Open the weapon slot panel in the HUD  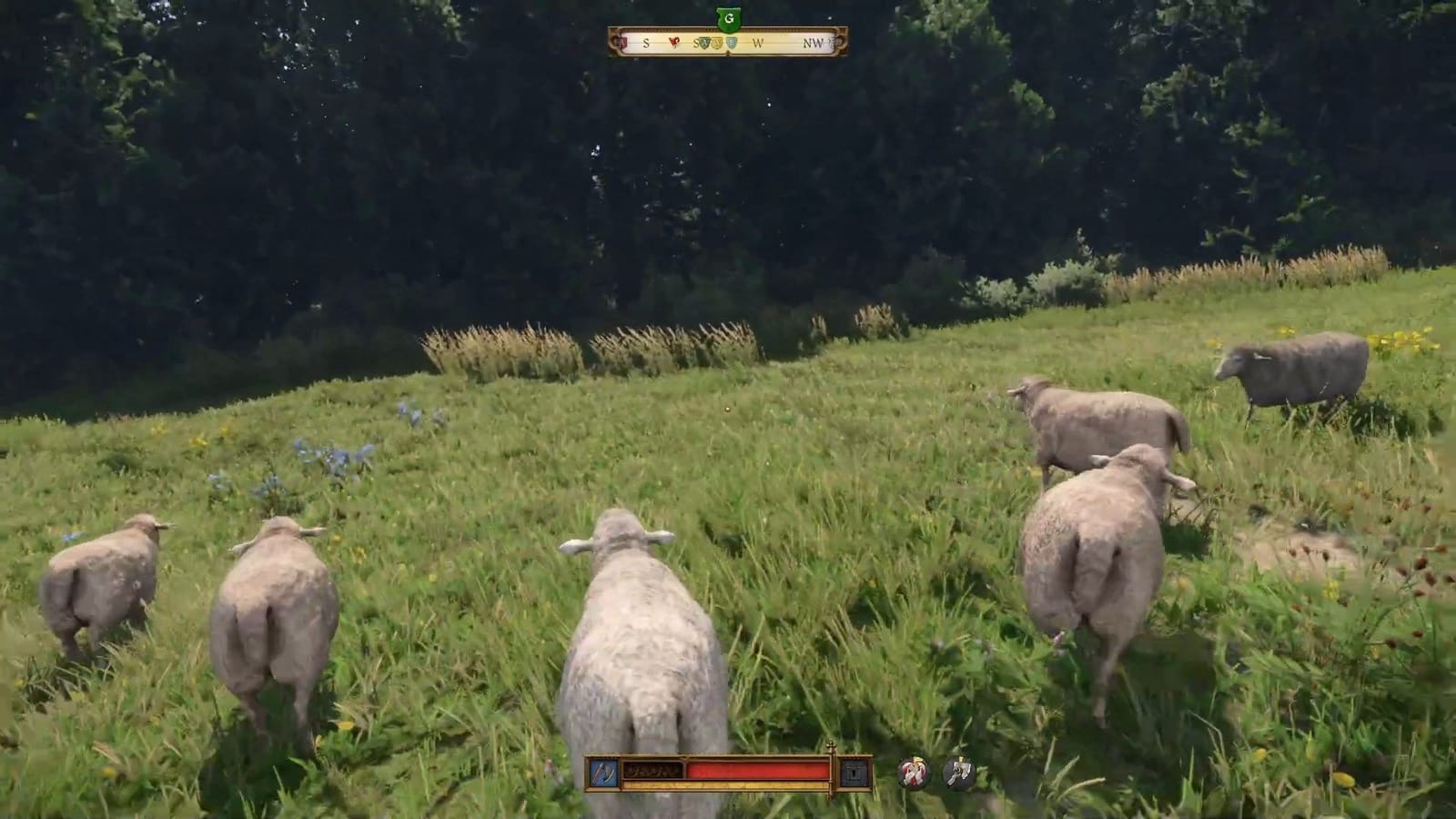coord(603,772)
